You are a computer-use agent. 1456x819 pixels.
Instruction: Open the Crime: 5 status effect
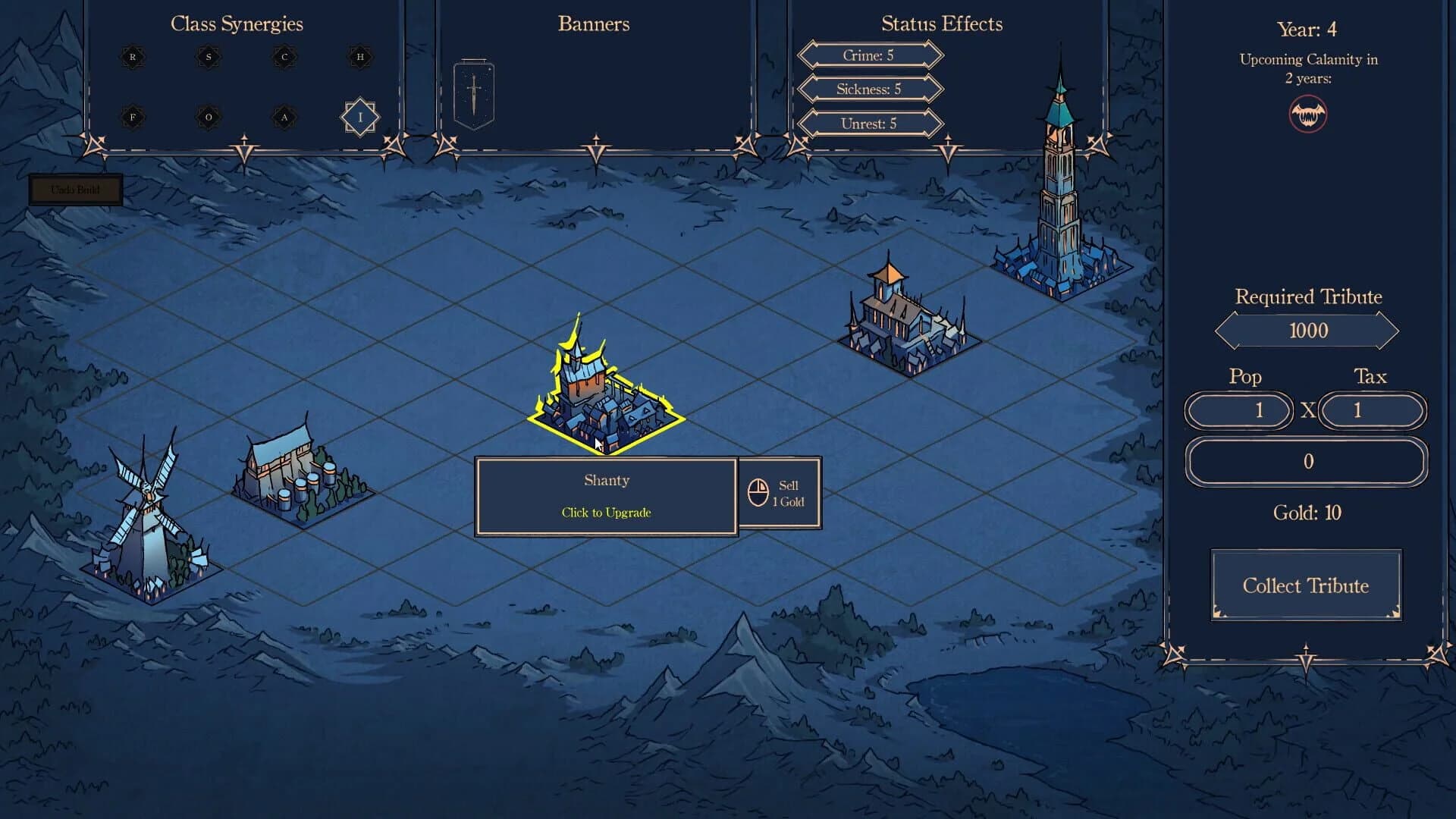pos(870,55)
